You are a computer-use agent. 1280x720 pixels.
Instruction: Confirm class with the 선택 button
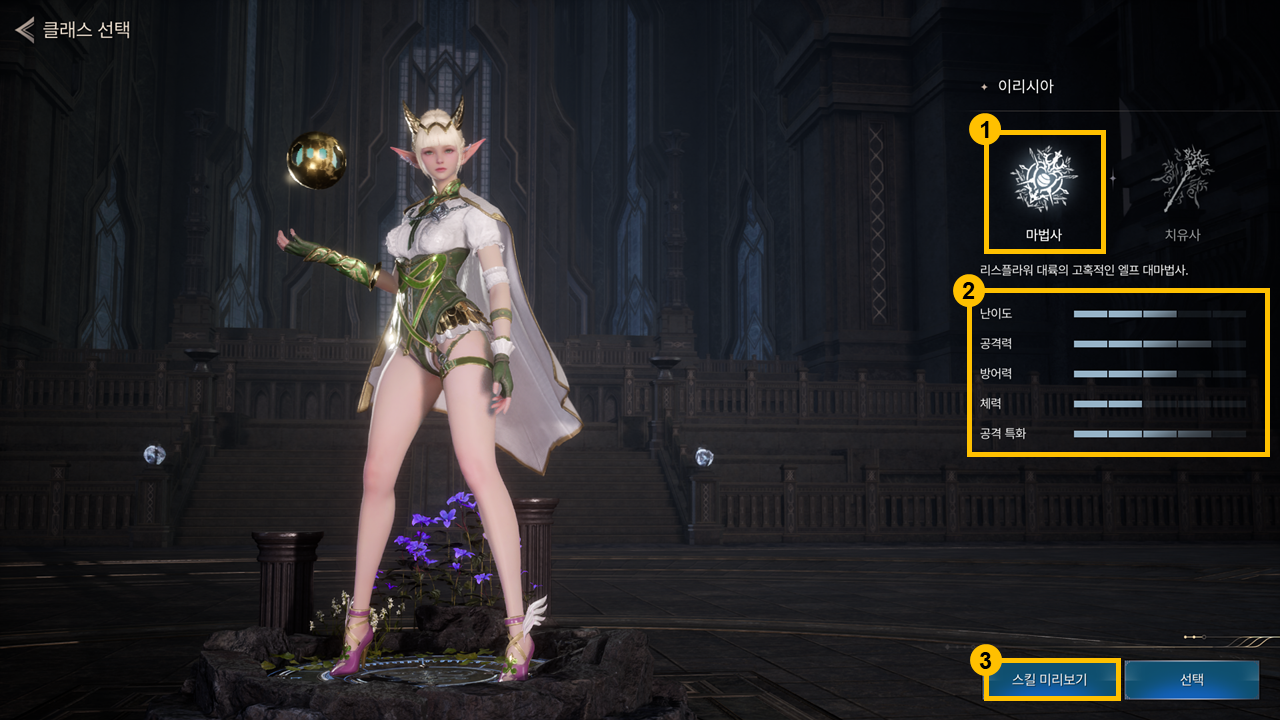click(1191, 680)
